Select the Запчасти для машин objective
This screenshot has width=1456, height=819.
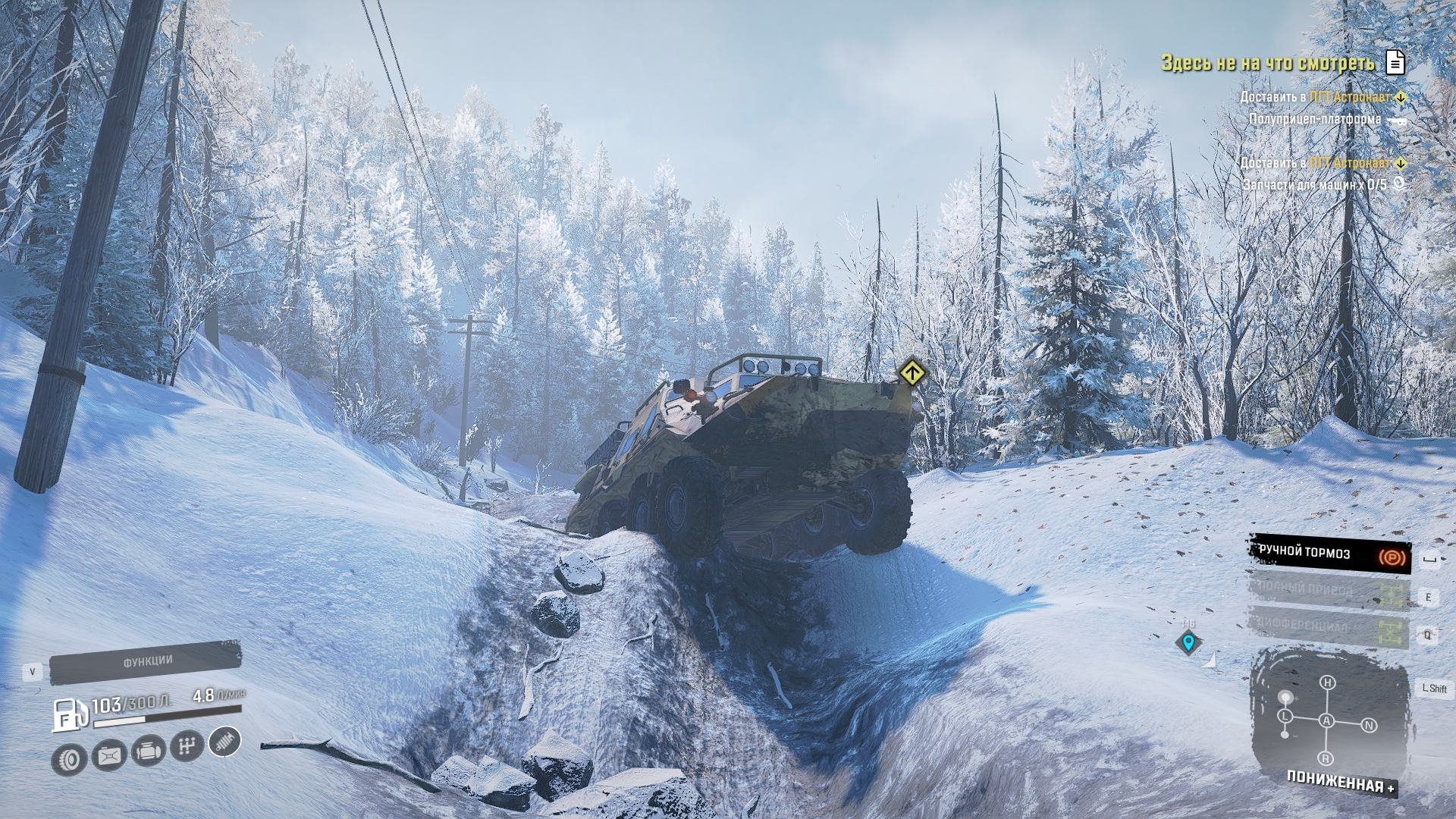(x=1314, y=184)
